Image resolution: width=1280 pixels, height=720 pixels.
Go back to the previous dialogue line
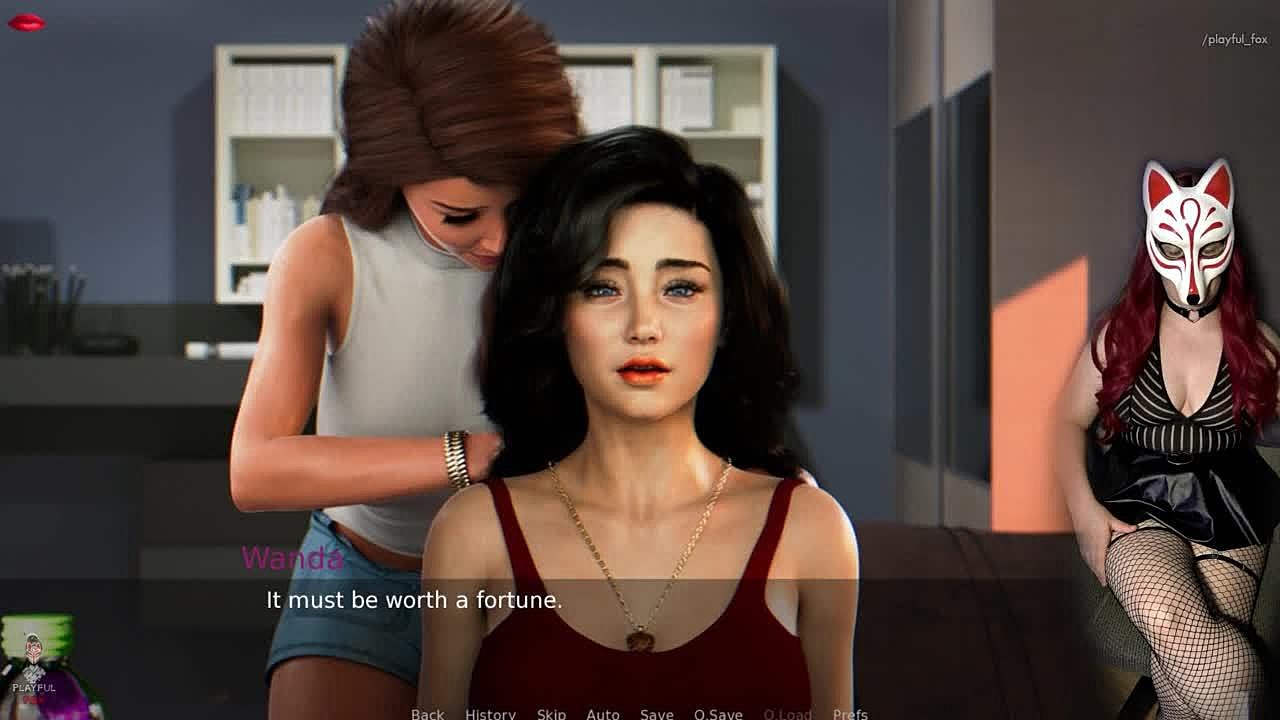pyautogui.click(x=427, y=713)
